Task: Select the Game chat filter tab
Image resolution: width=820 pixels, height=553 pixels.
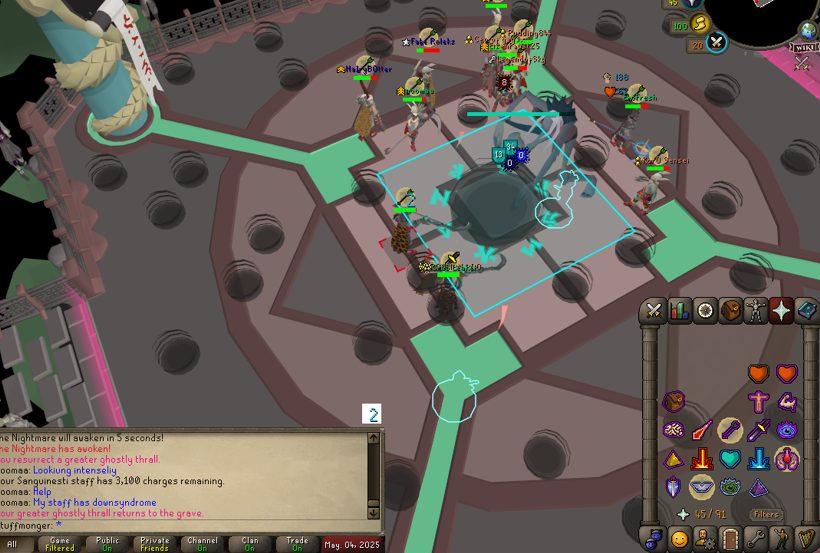Action: 60,545
